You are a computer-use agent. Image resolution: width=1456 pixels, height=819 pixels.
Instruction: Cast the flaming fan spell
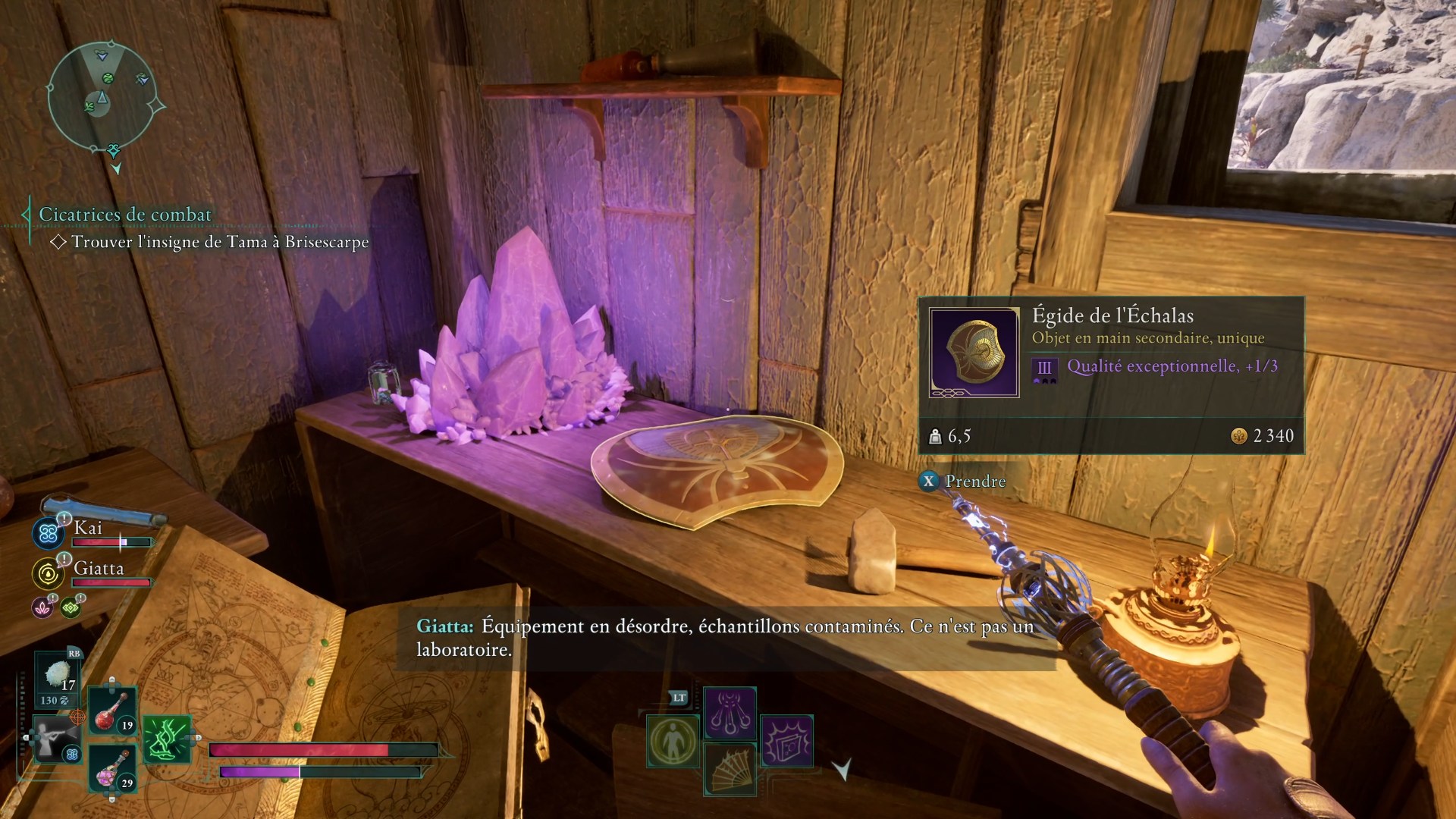[730, 769]
